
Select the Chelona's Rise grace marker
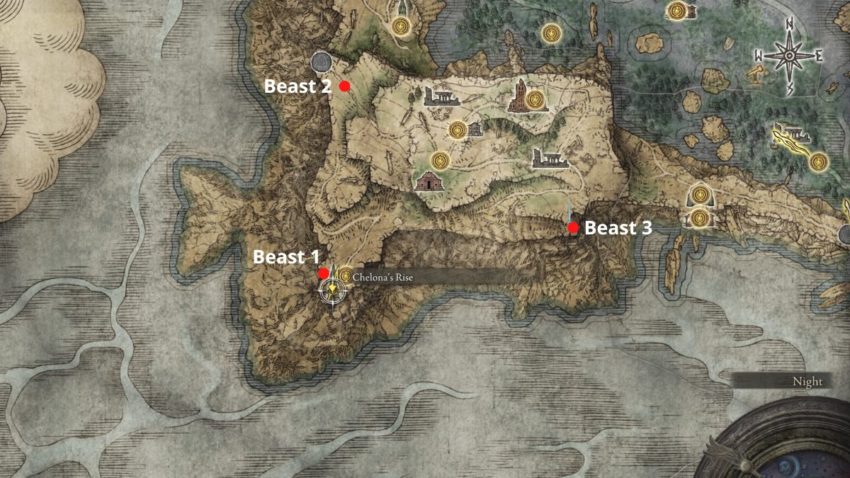pyautogui.click(x=345, y=274)
